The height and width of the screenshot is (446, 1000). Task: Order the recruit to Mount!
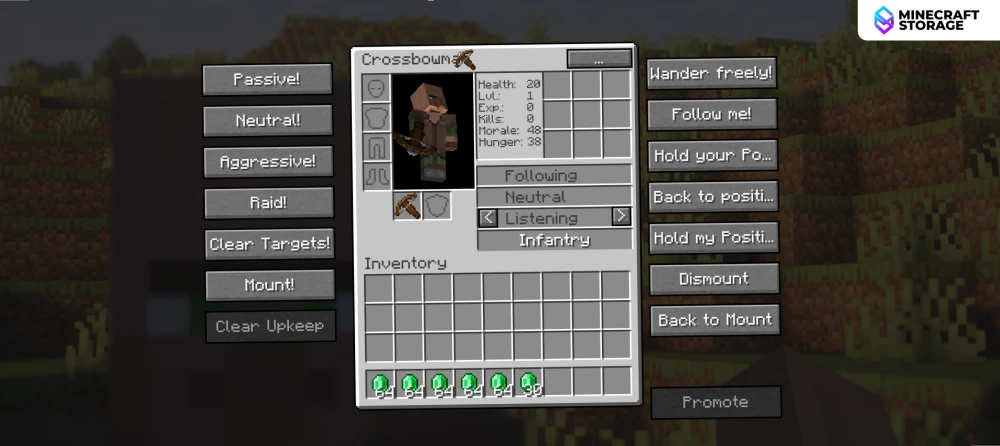269,285
